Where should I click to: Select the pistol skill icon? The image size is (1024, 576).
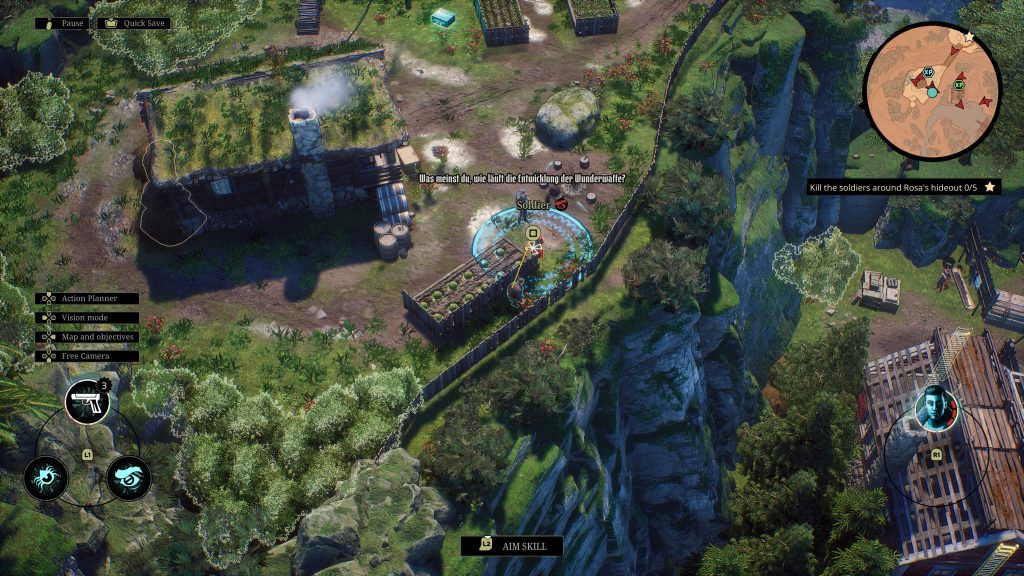click(x=86, y=402)
